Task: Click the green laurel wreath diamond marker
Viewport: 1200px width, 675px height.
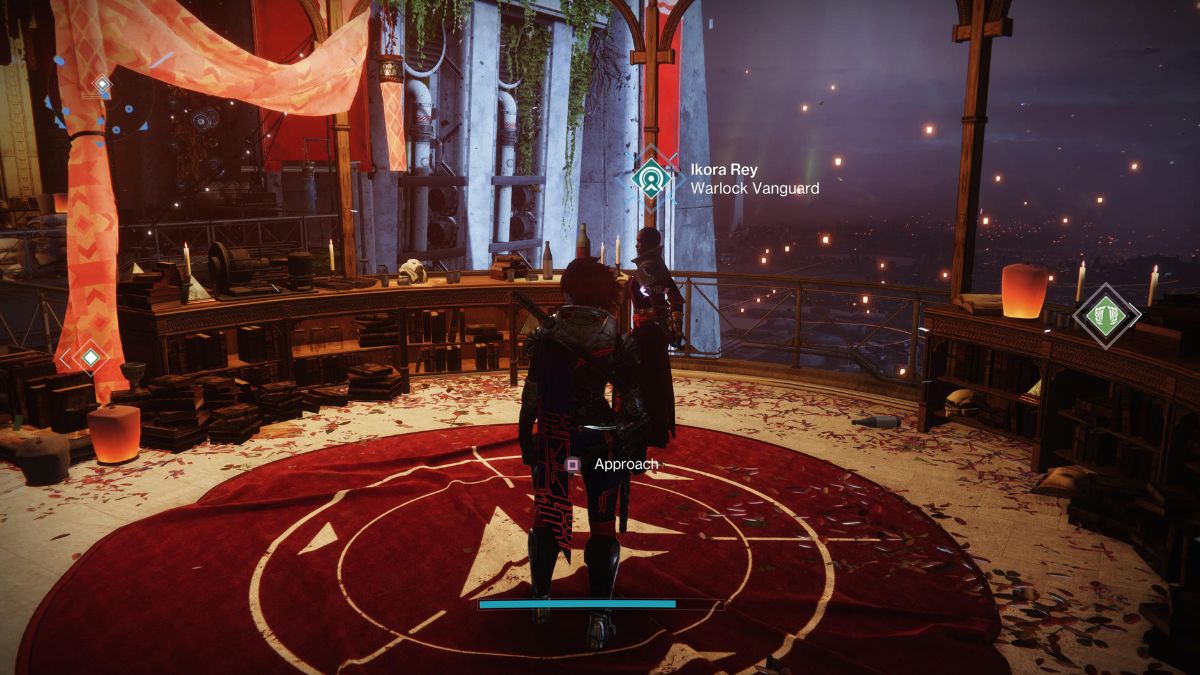Action: coord(1106,316)
